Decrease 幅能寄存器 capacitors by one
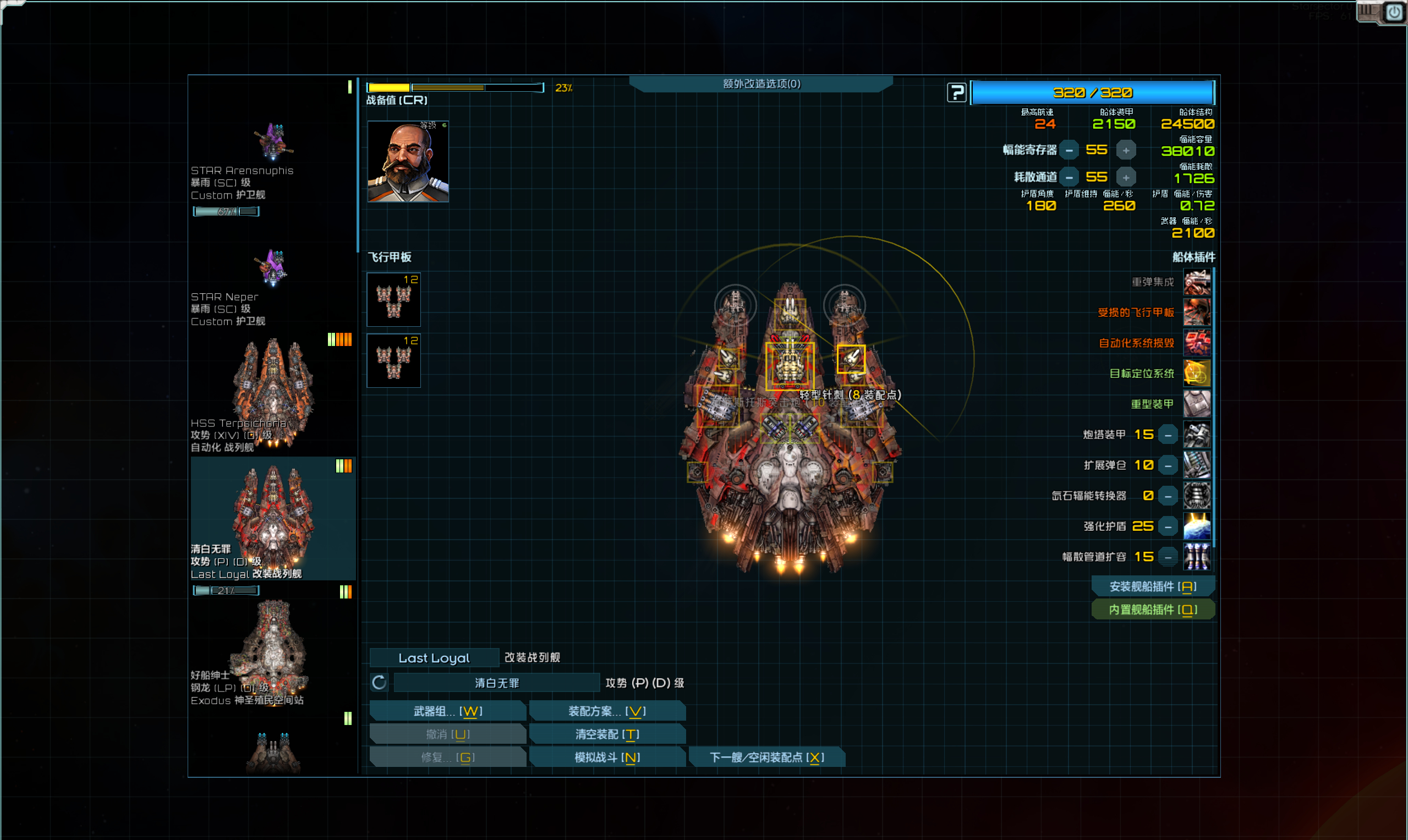This screenshot has height=840, width=1408. click(x=1069, y=151)
